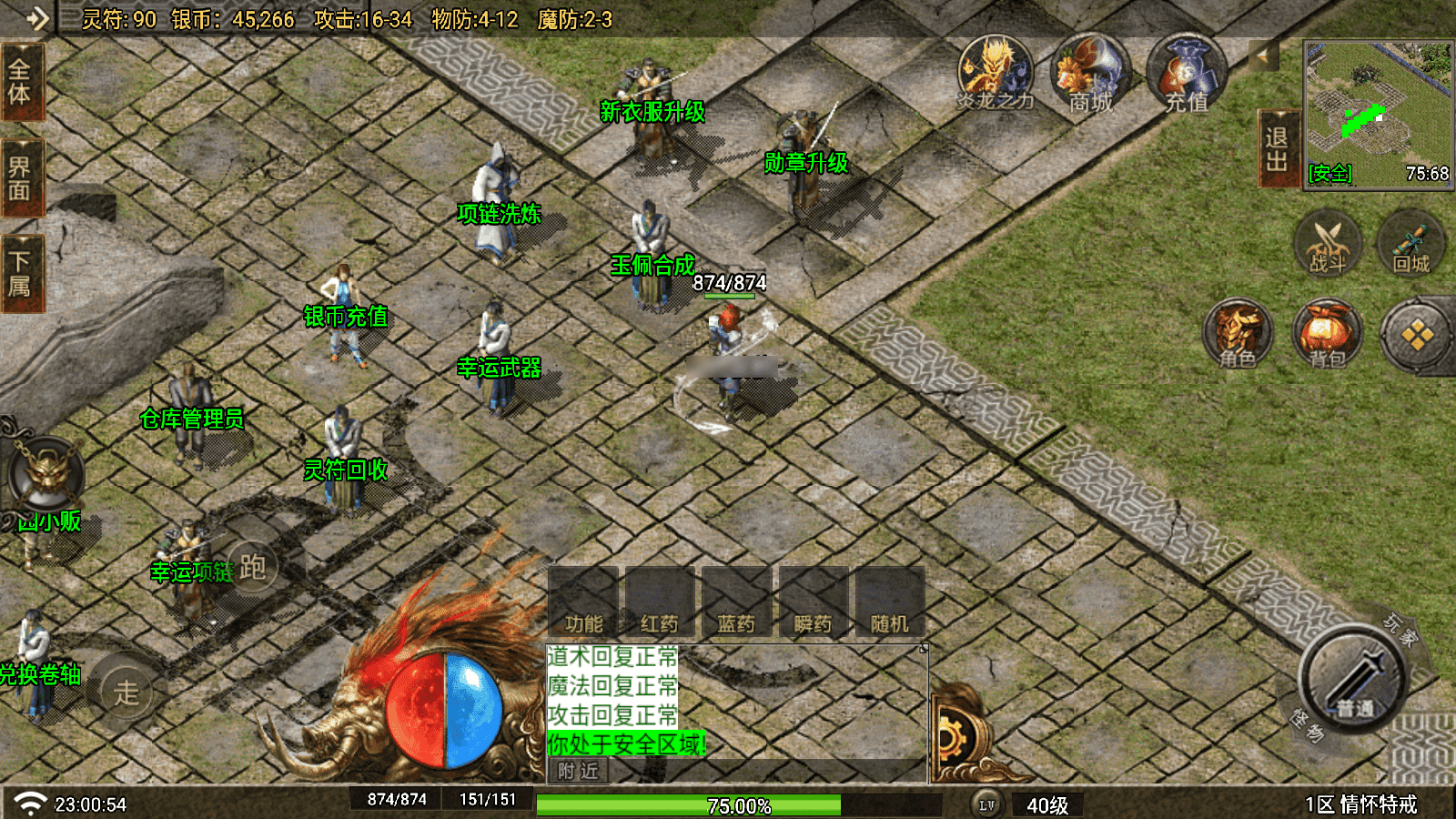Toggle the 战斗 crossed swords icon
Screen dimensions: 1456x819
(1328, 244)
